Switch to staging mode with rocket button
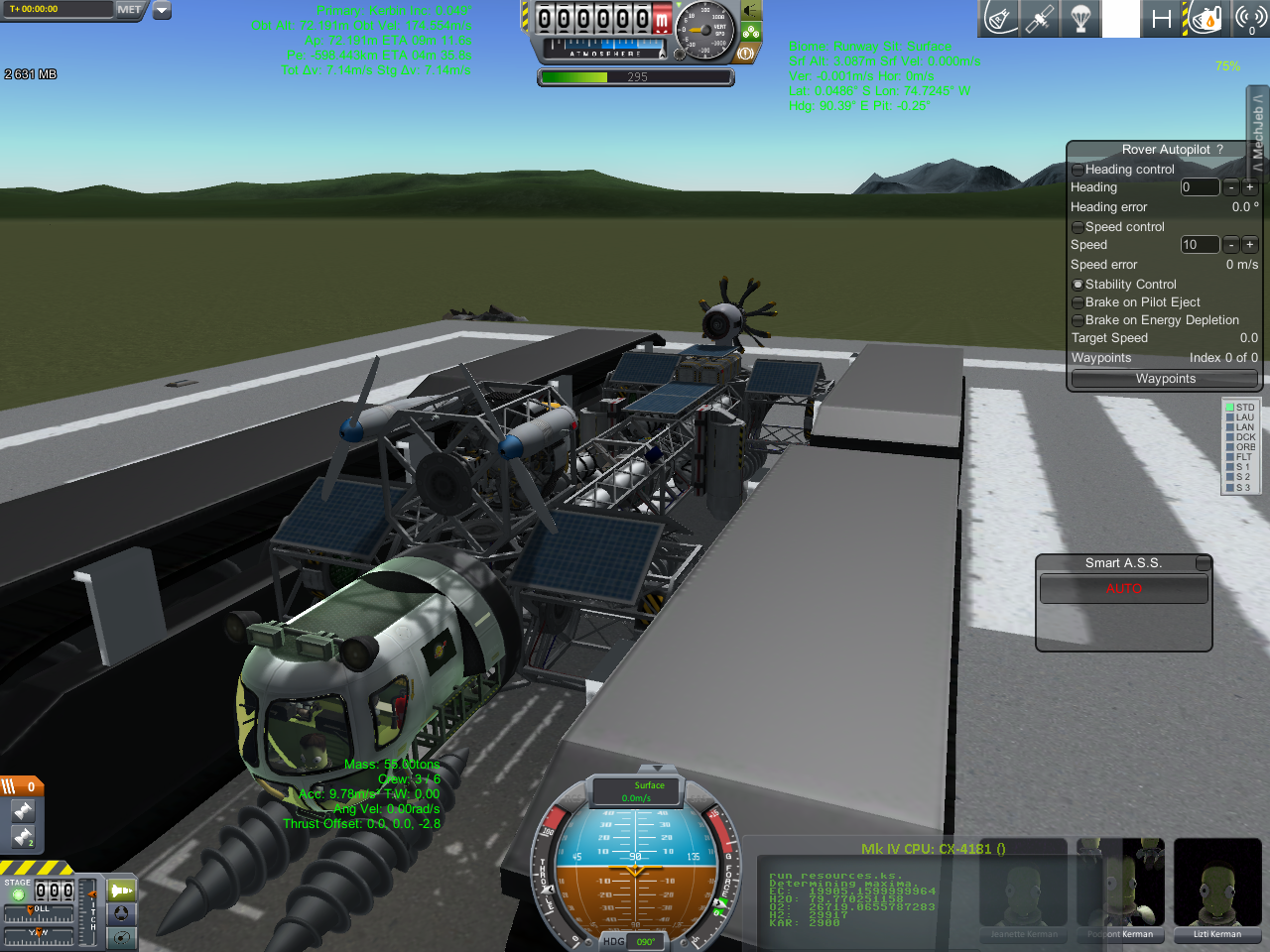 point(121,891)
